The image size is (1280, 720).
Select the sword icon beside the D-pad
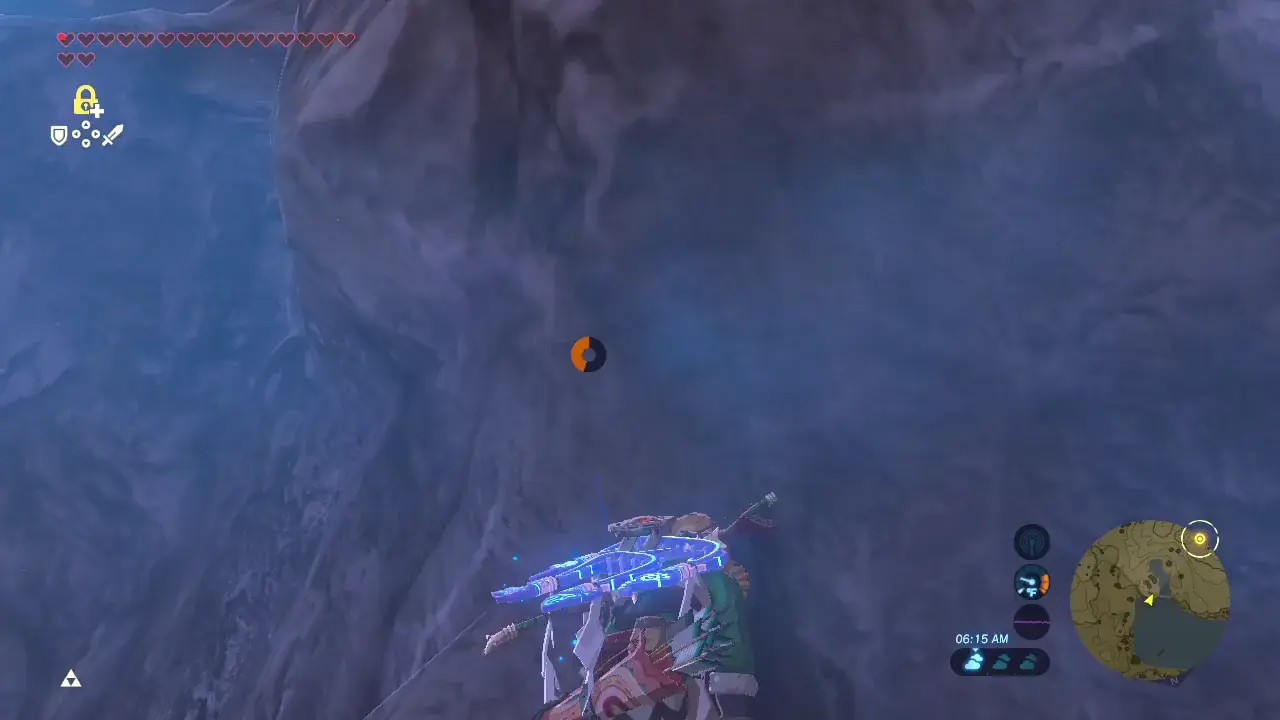point(110,133)
